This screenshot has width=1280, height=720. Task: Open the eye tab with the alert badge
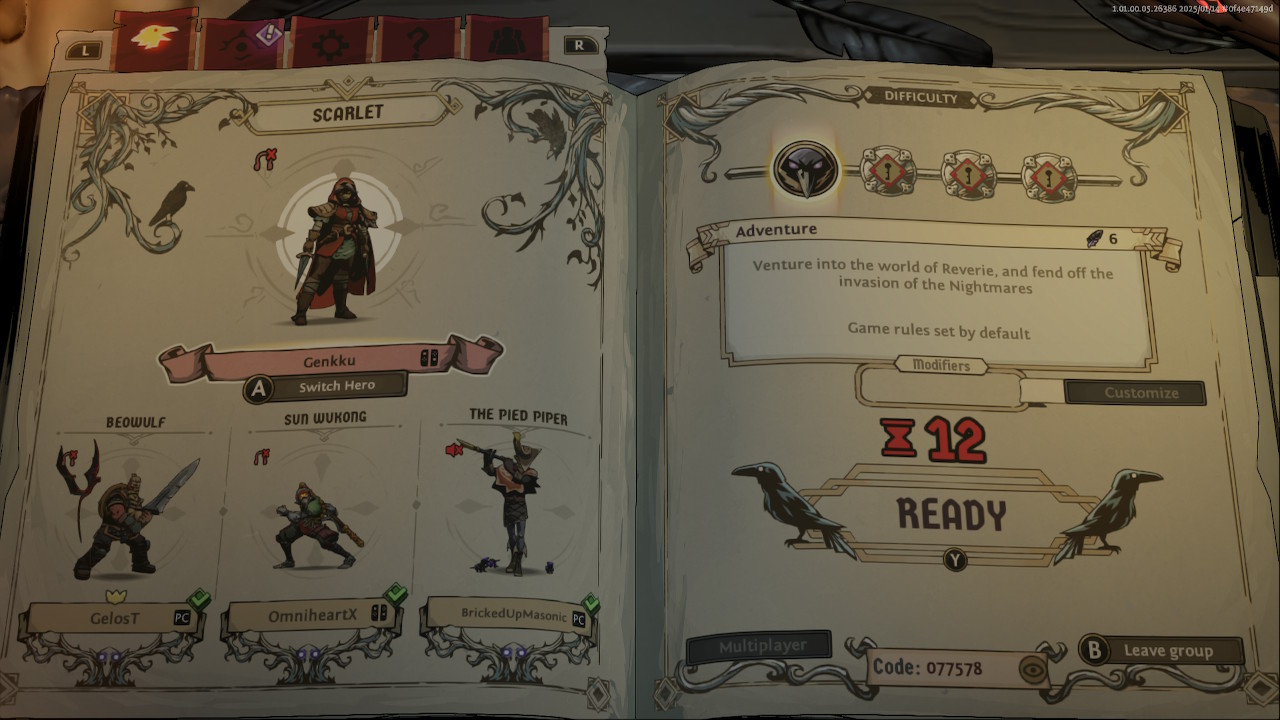[241, 43]
